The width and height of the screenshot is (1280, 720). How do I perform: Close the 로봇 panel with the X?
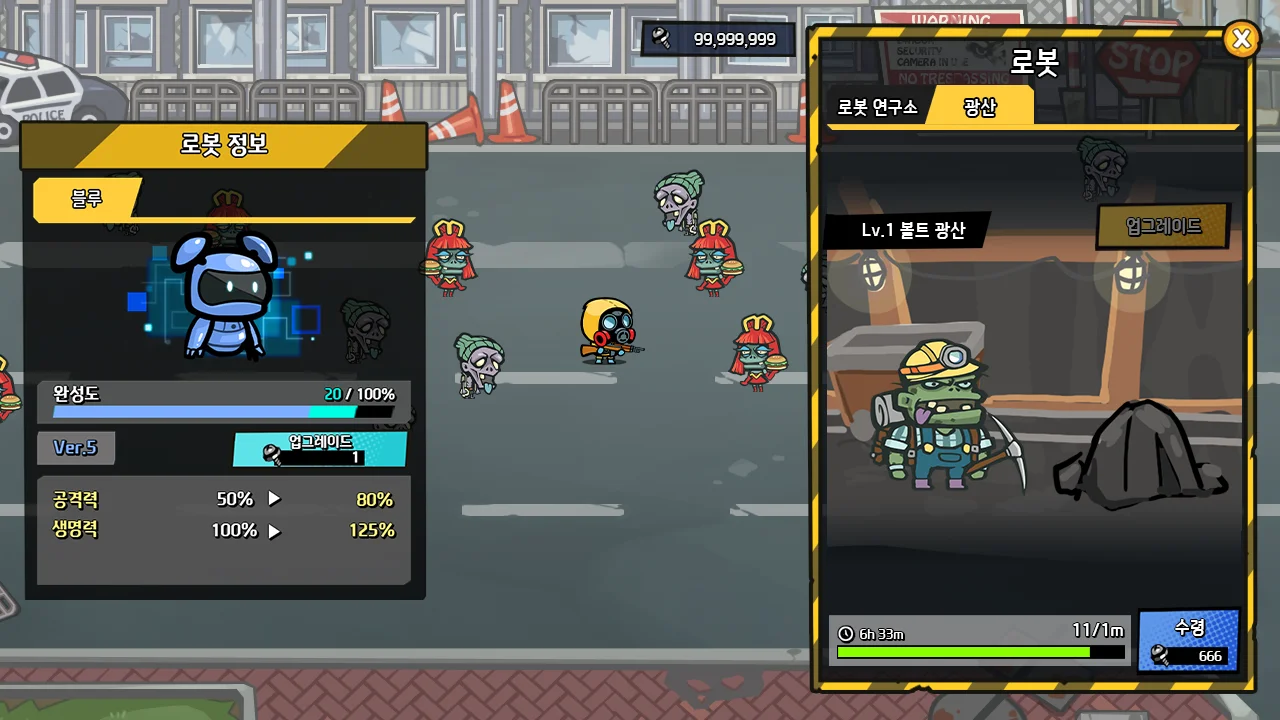pos(1241,39)
